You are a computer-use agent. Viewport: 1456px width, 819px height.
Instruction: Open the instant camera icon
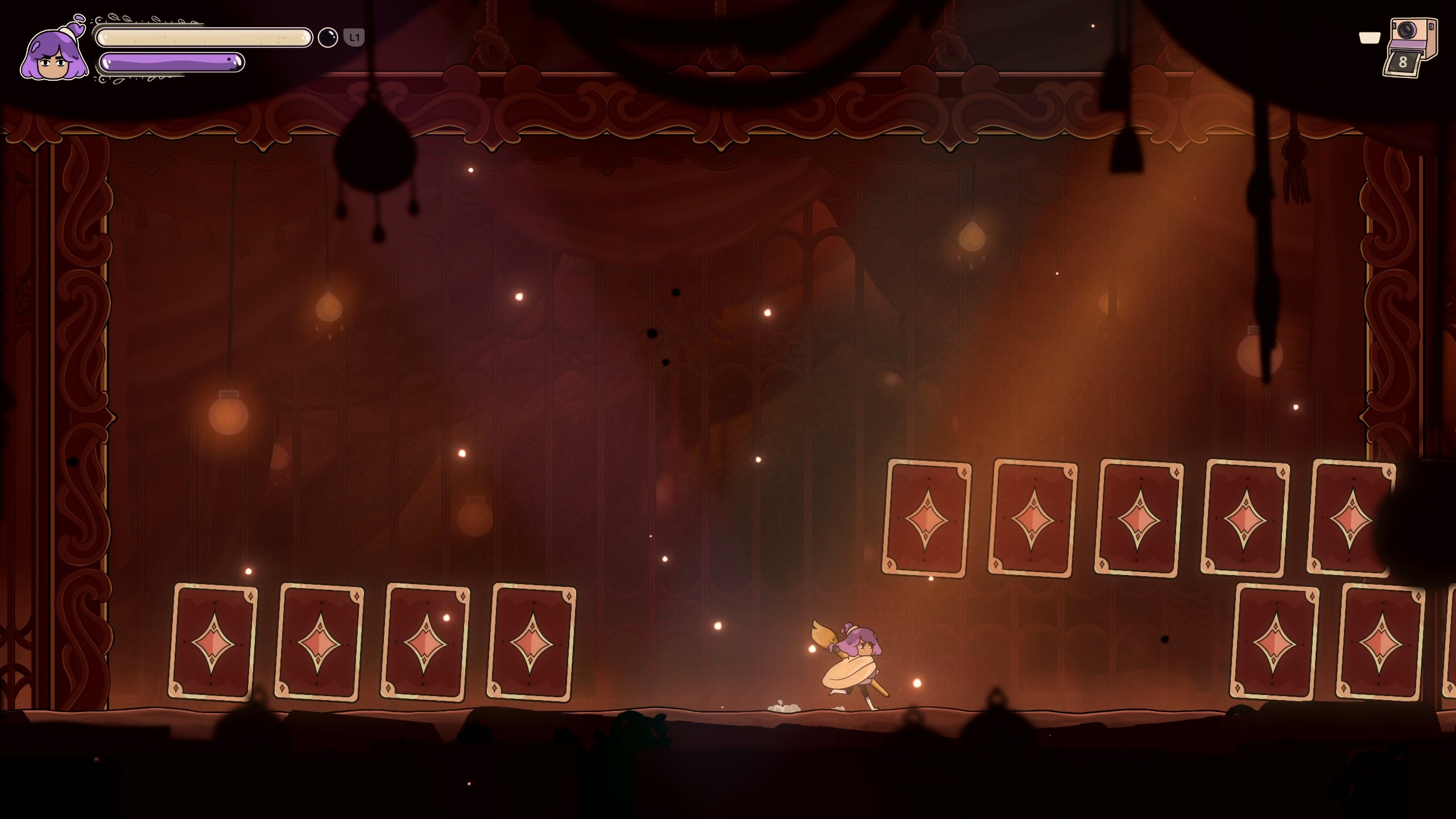(1410, 47)
